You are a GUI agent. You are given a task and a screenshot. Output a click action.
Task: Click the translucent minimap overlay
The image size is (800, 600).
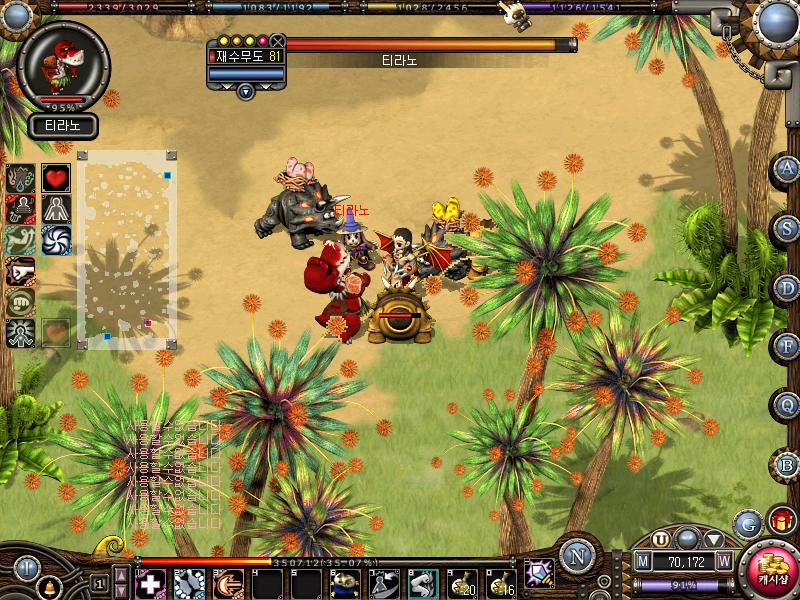tap(127, 250)
